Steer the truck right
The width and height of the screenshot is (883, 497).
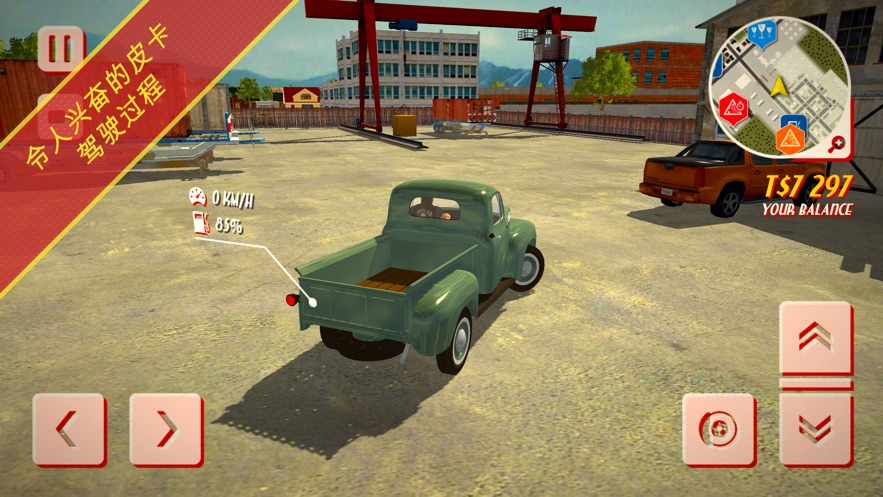[166, 429]
